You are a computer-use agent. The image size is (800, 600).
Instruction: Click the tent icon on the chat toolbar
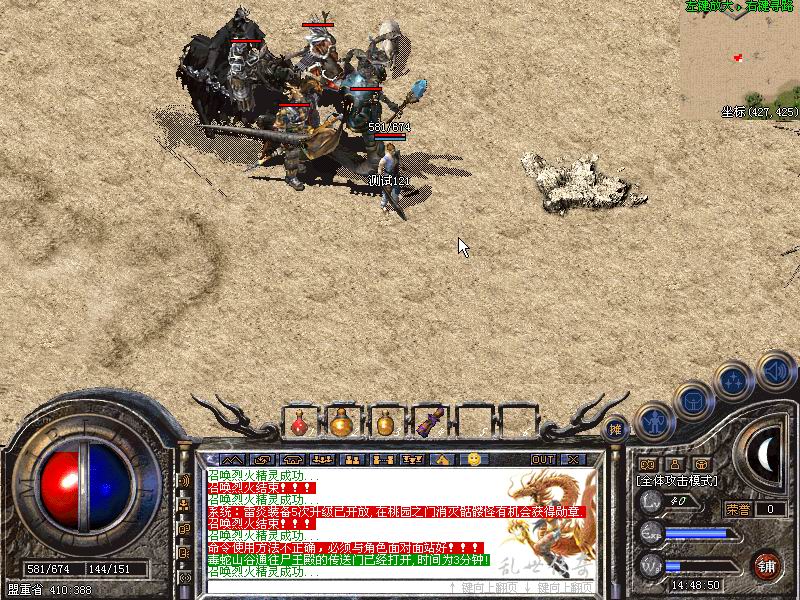442,459
